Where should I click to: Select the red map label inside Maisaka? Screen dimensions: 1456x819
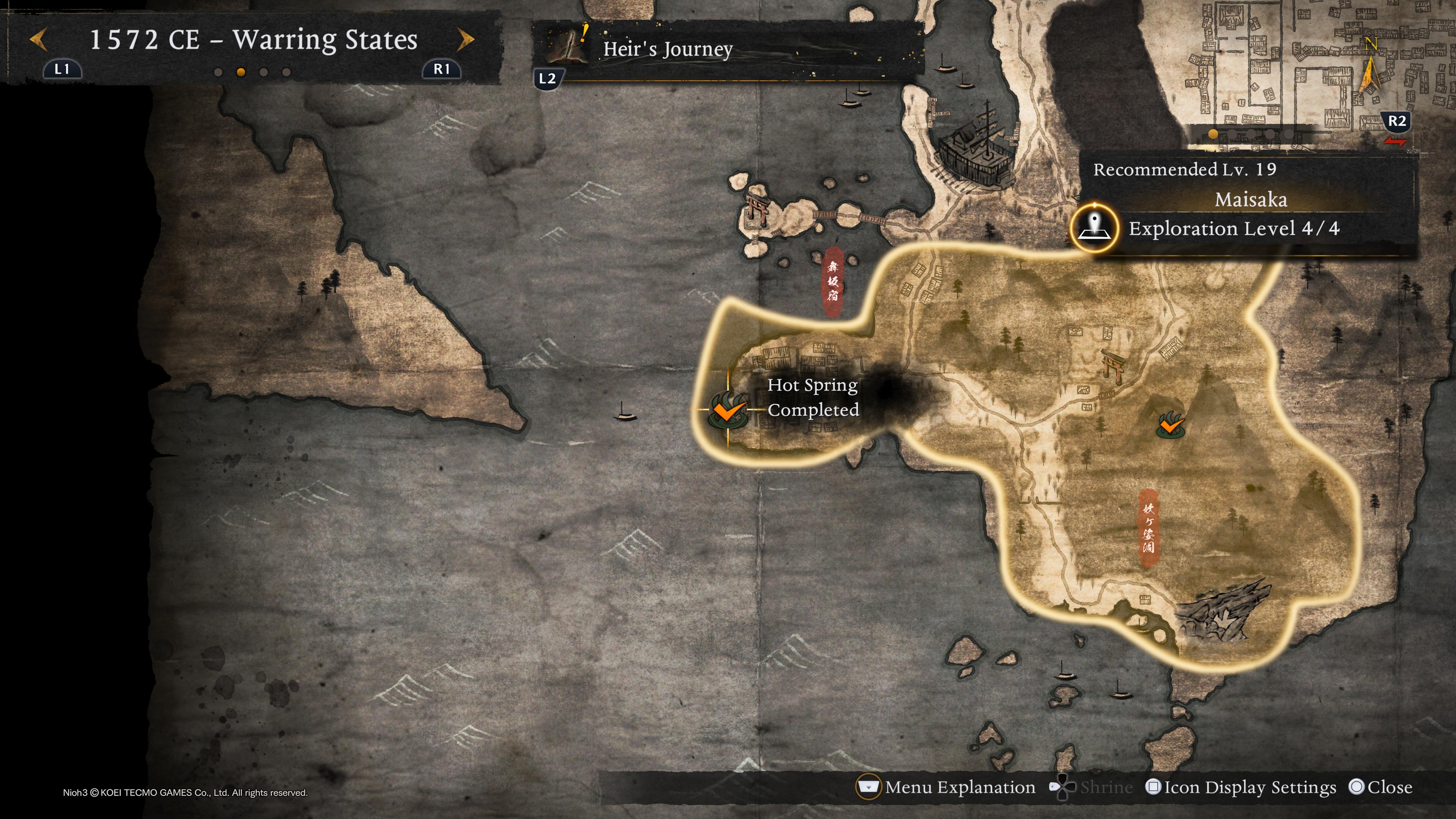tap(1148, 528)
